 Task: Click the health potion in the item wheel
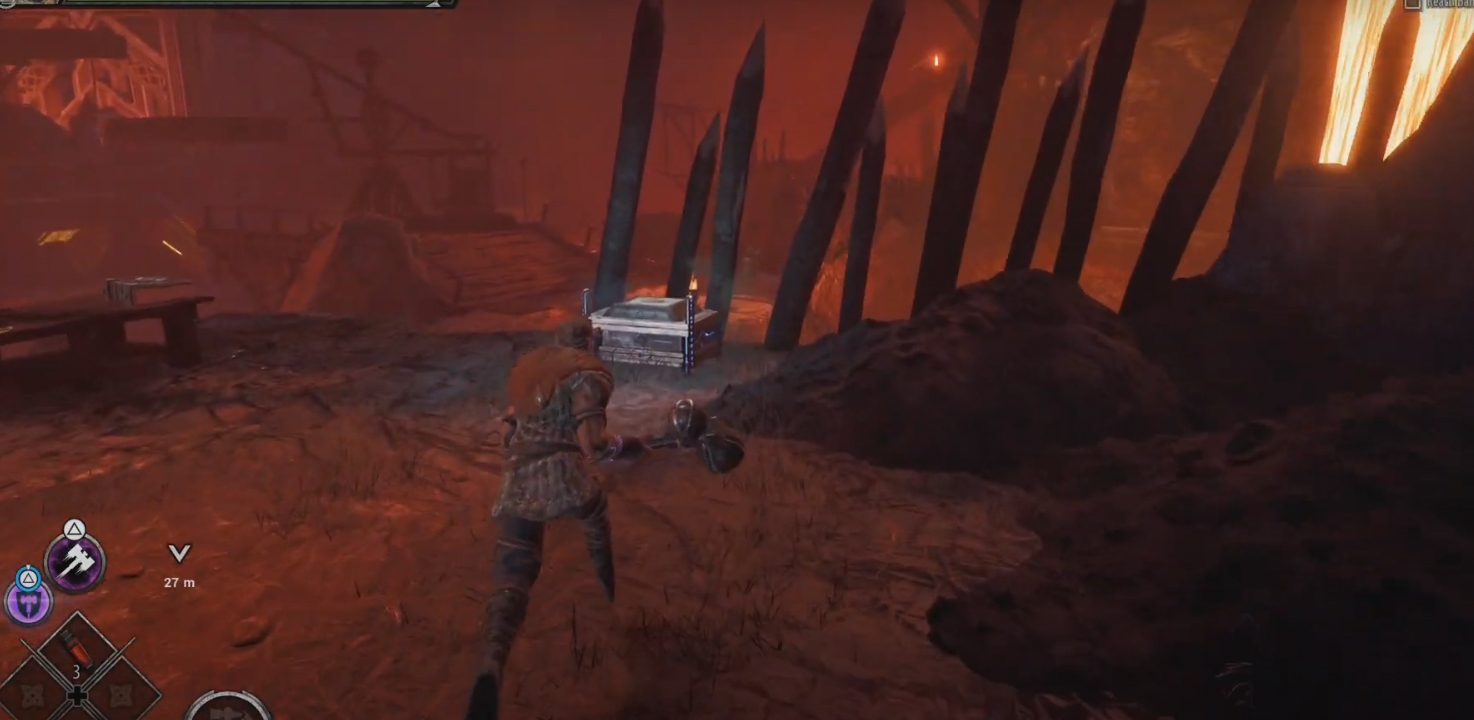click(x=78, y=648)
